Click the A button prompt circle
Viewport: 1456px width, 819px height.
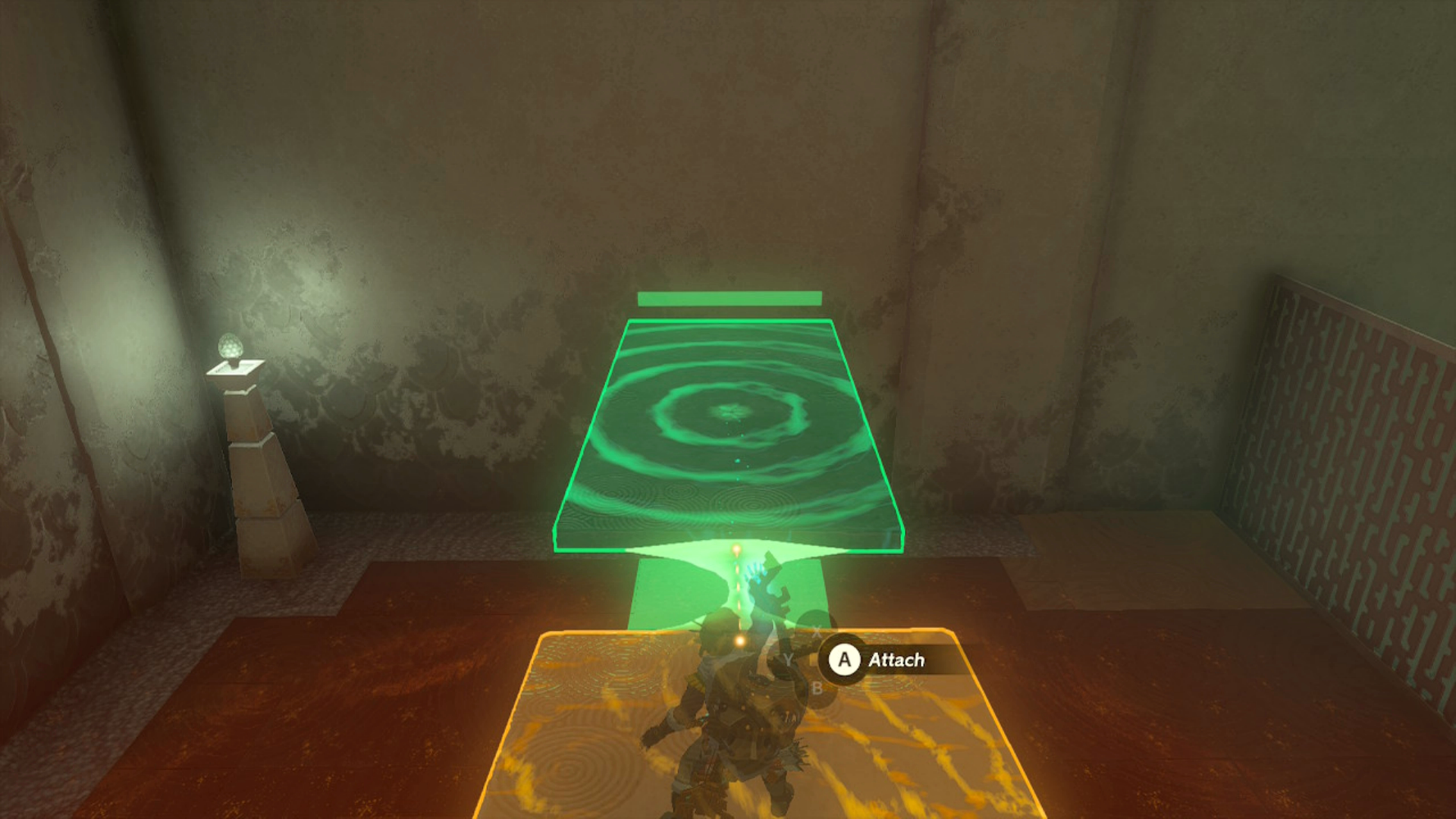(844, 659)
